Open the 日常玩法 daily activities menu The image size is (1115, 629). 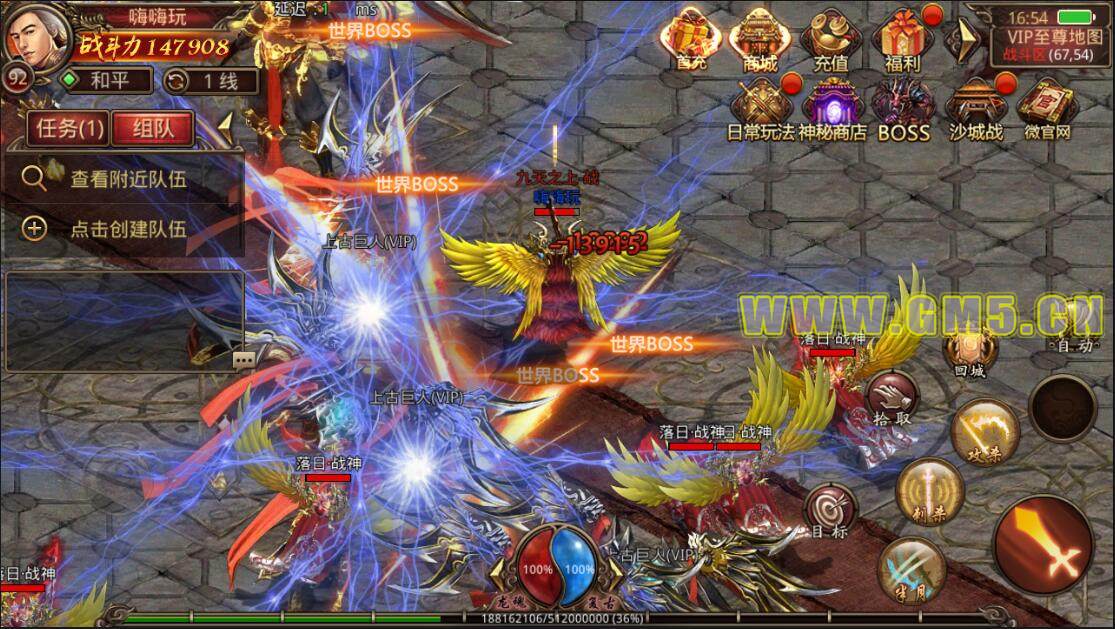762,108
